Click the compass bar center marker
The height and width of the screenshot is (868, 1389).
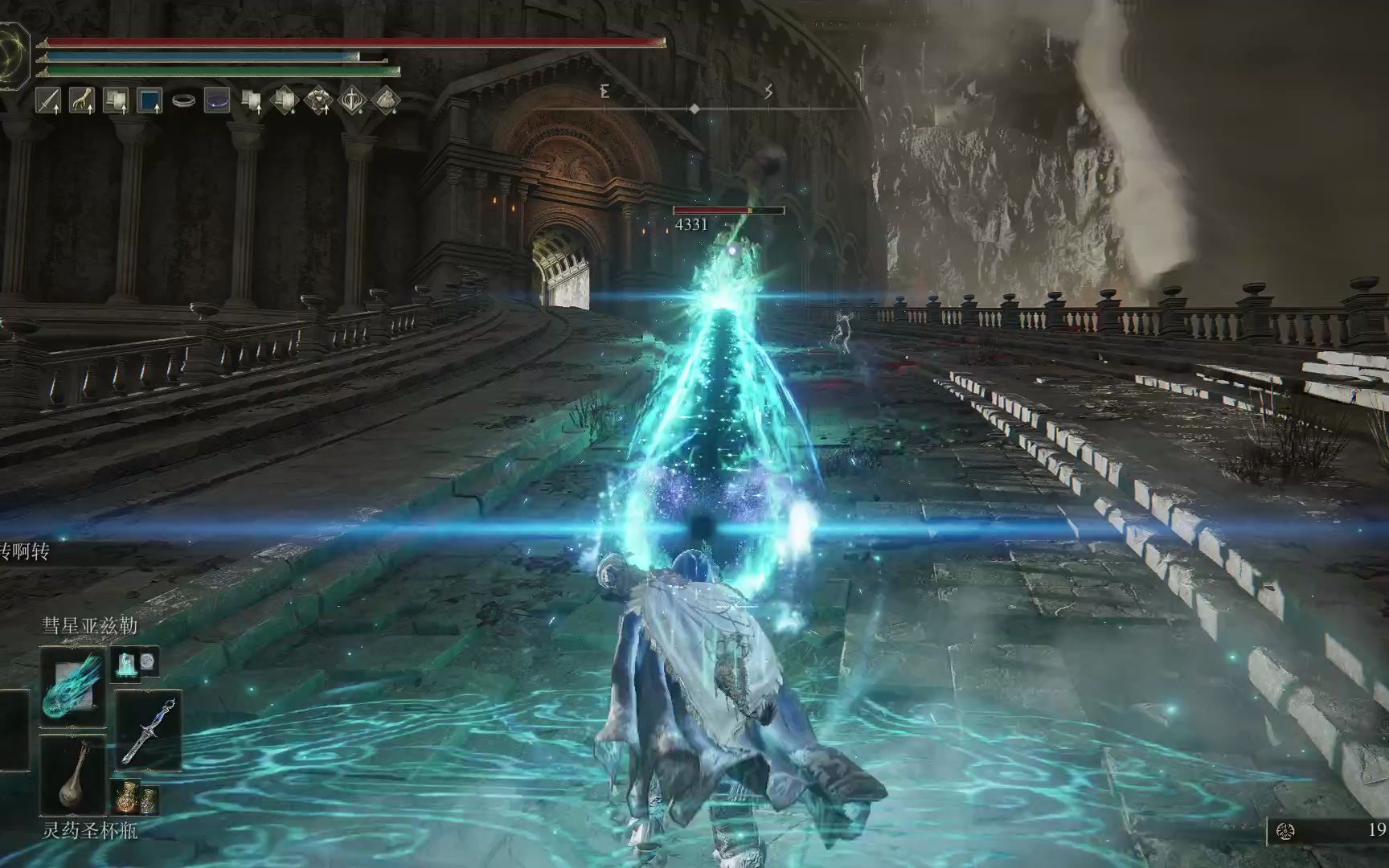tap(695, 108)
